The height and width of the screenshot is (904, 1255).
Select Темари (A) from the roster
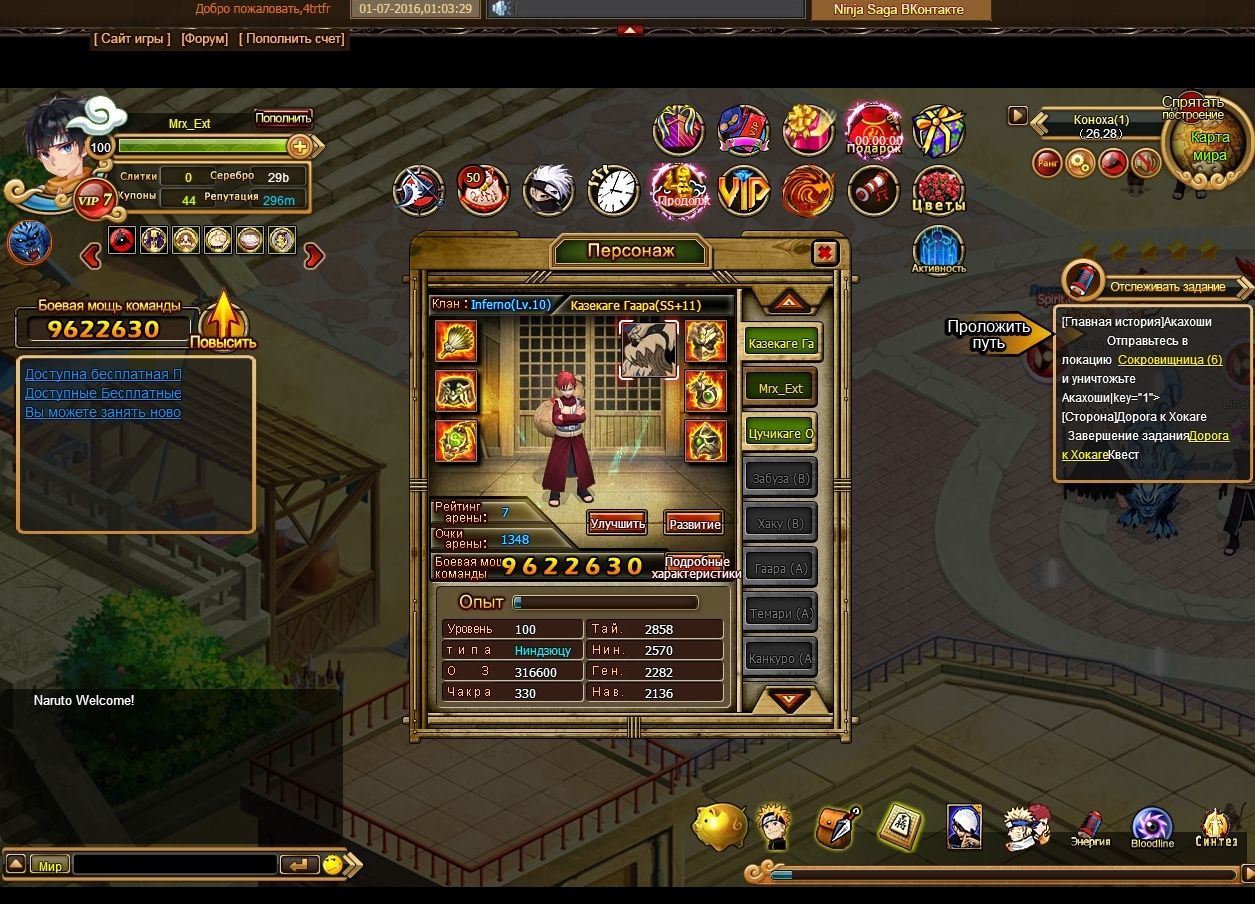coord(781,613)
